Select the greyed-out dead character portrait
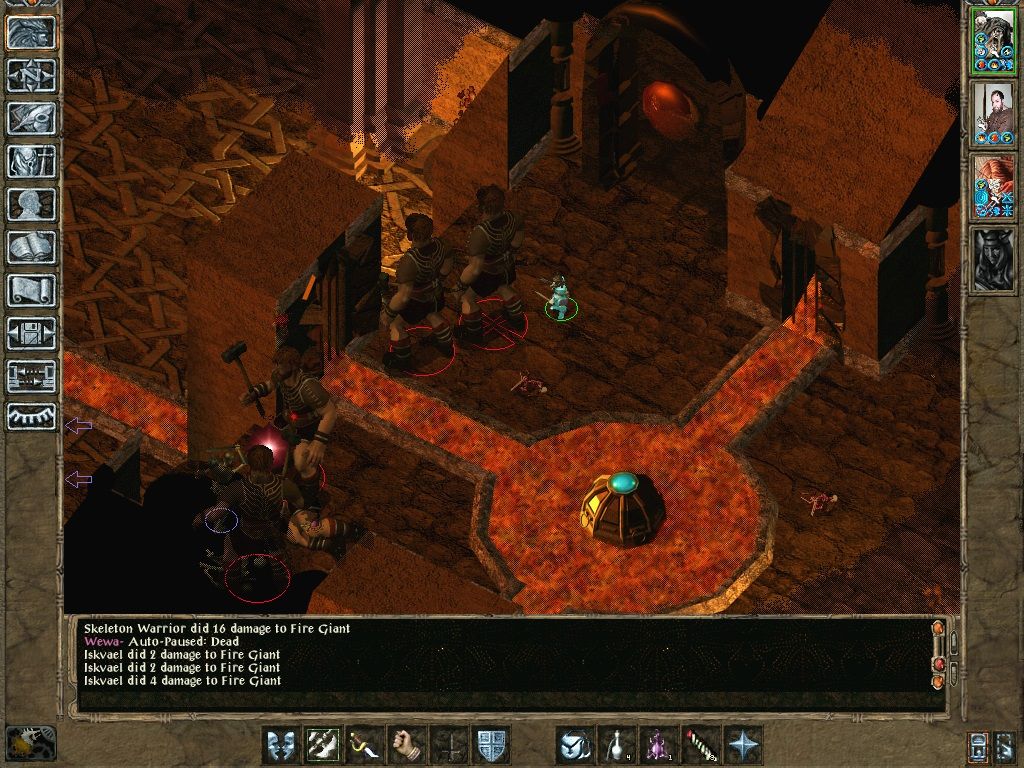1024x768 pixels. (x=993, y=260)
